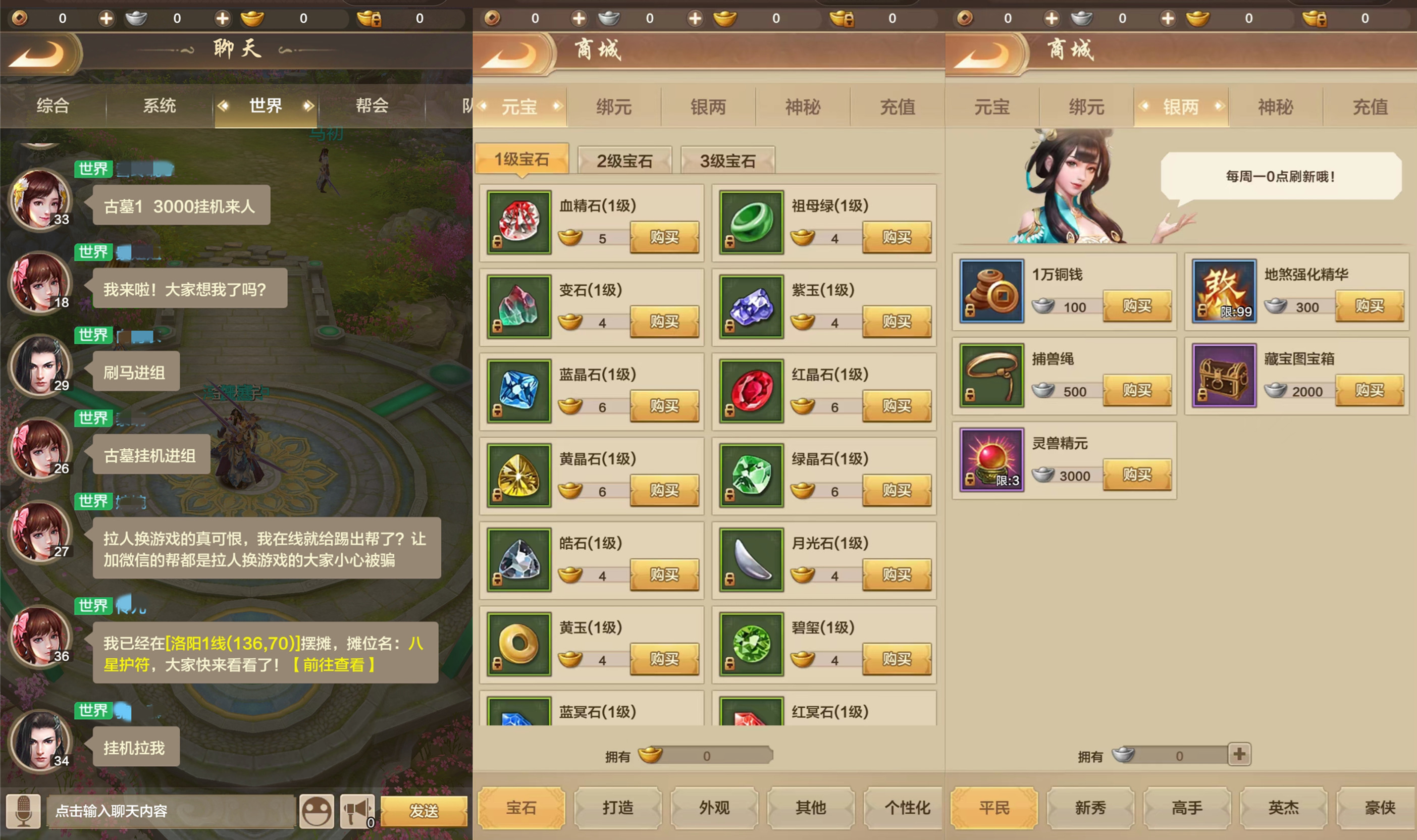Image resolution: width=1417 pixels, height=840 pixels.
Task: Click the avatar of the level 33 player
Action: click(x=41, y=201)
